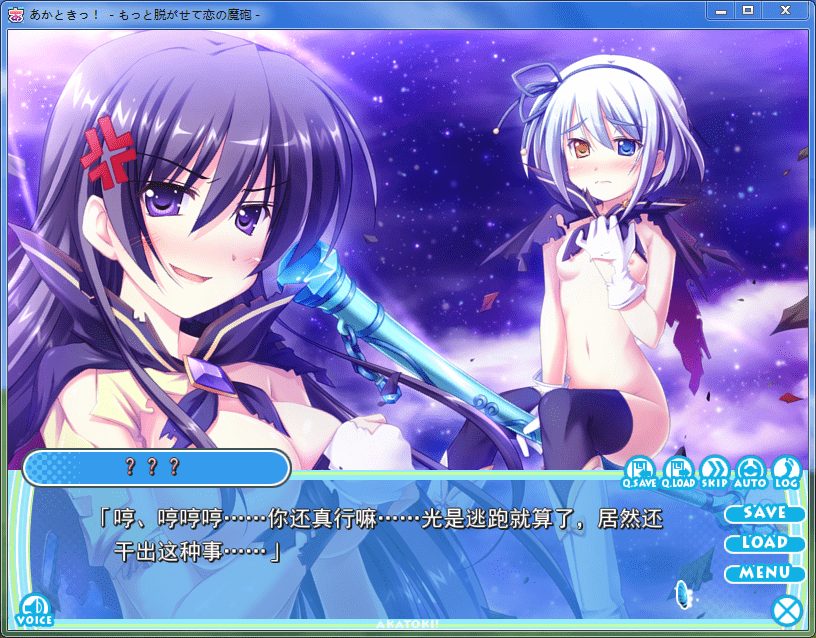The width and height of the screenshot is (816, 638).
Task: Hide the text box with the X button
Action: click(x=787, y=609)
